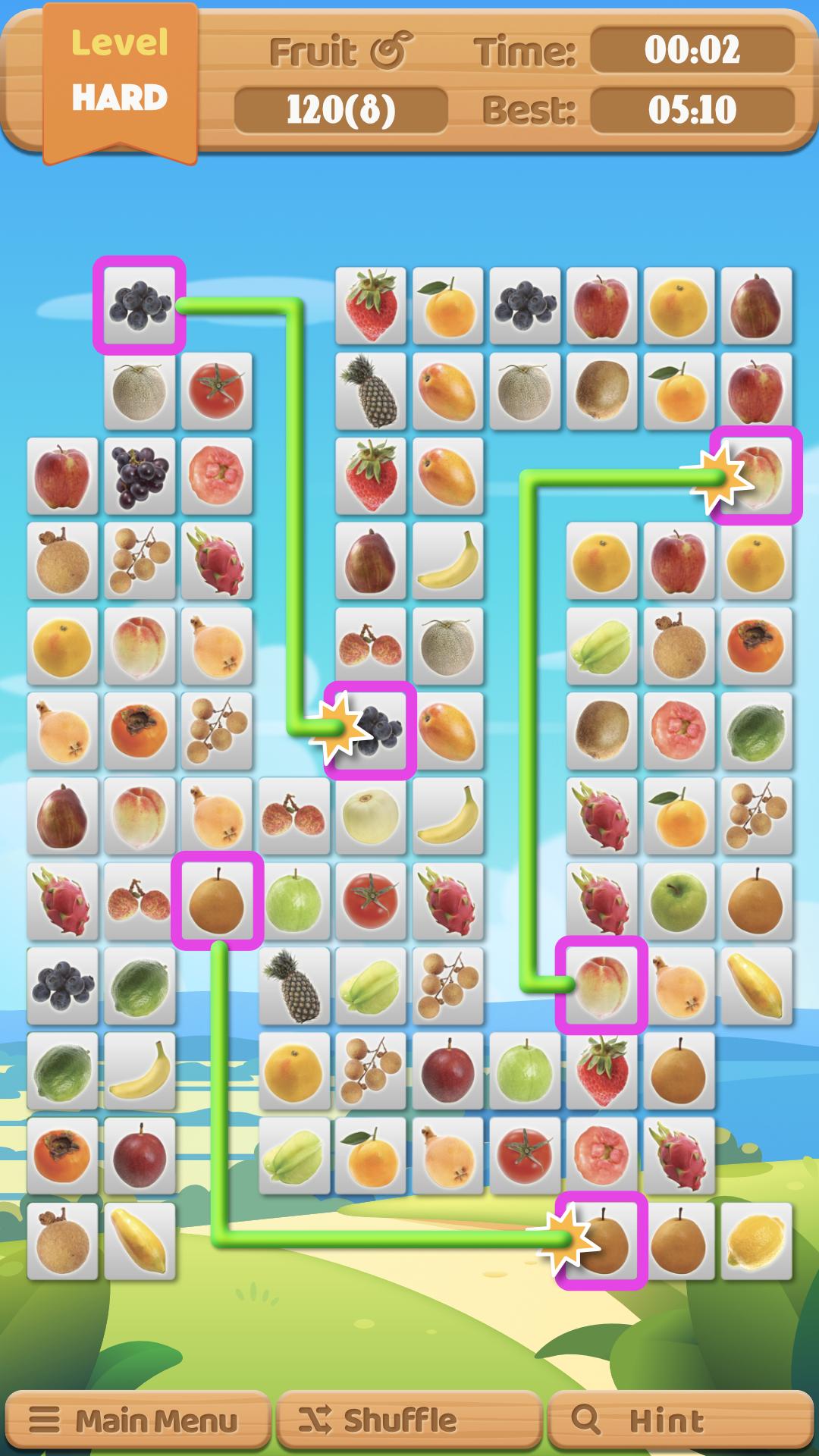Image resolution: width=819 pixels, height=1456 pixels.
Task: Open the Main Menu
Action: point(136,1420)
